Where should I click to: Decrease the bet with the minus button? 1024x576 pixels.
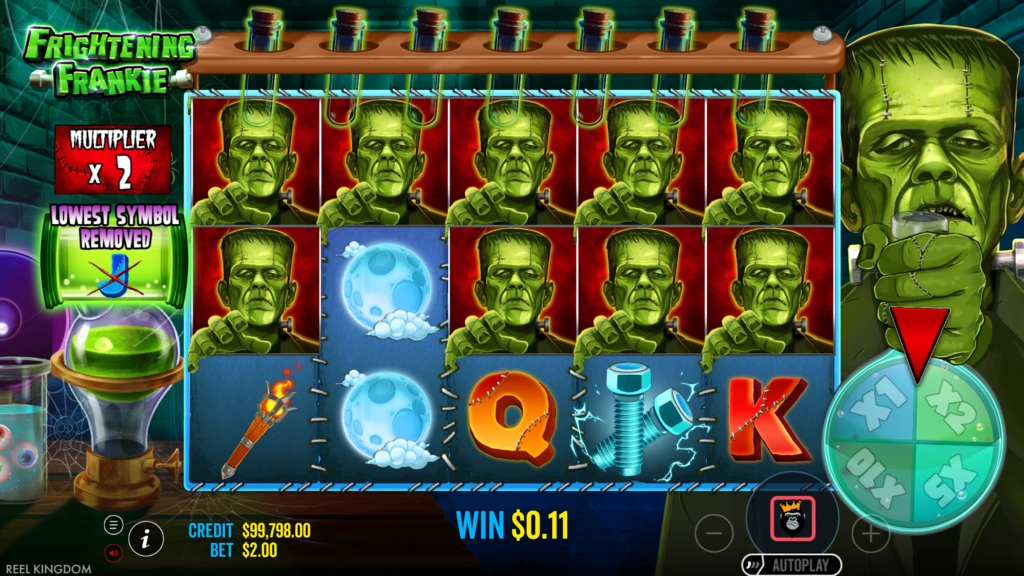pyautogui.click(x=713, y=533)
